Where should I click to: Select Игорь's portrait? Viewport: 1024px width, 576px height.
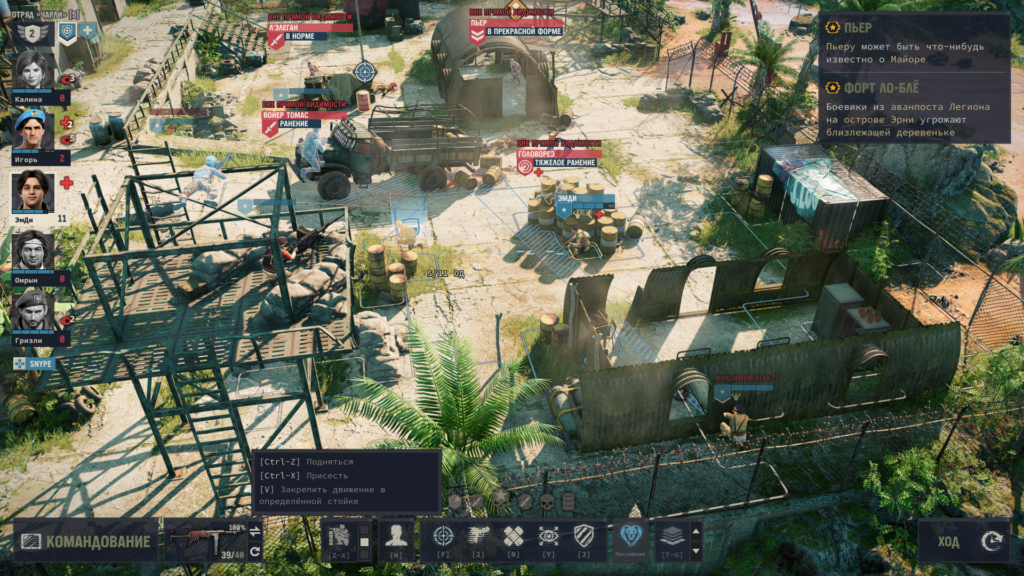(x=33, y=131)
